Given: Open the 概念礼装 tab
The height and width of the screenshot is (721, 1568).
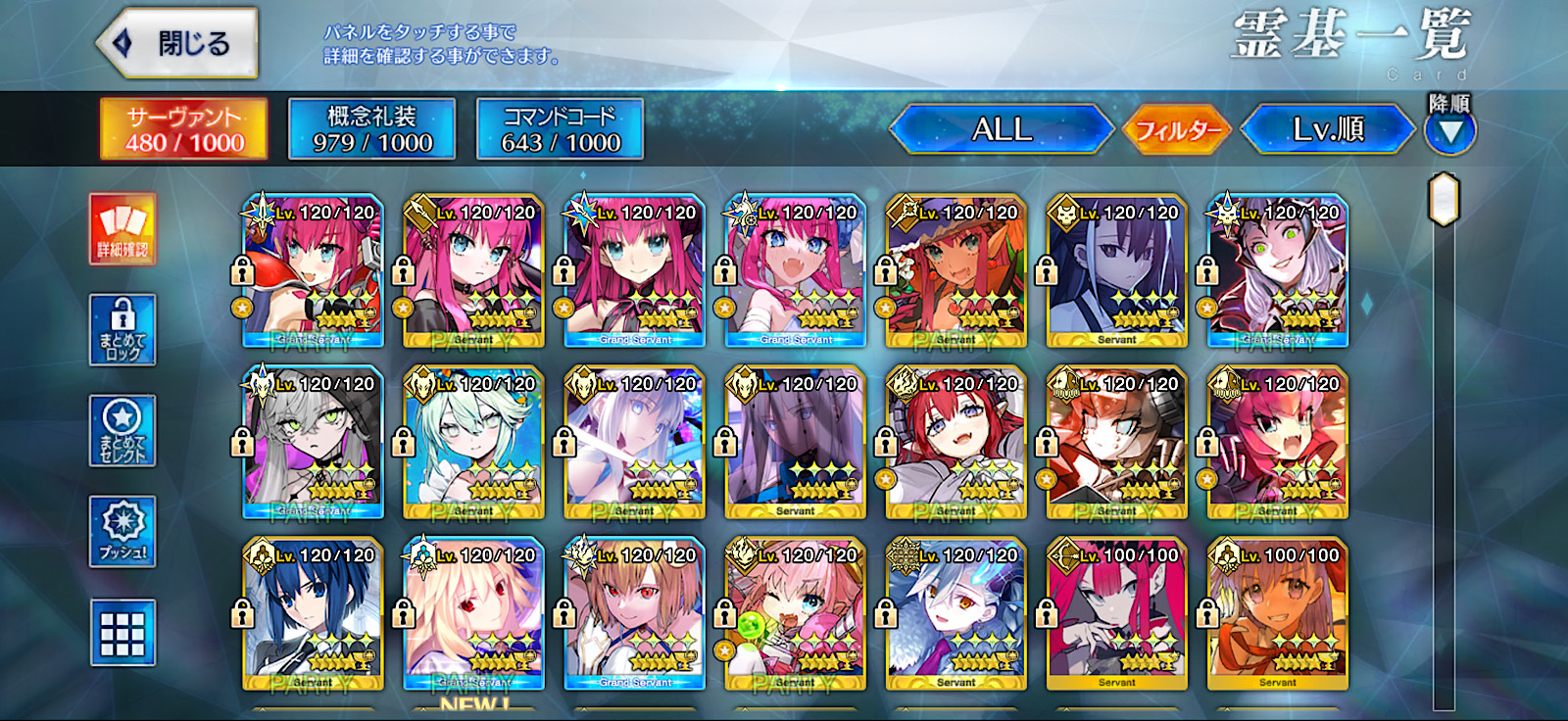Looking at the screenshot, I should tap(371, 129).
